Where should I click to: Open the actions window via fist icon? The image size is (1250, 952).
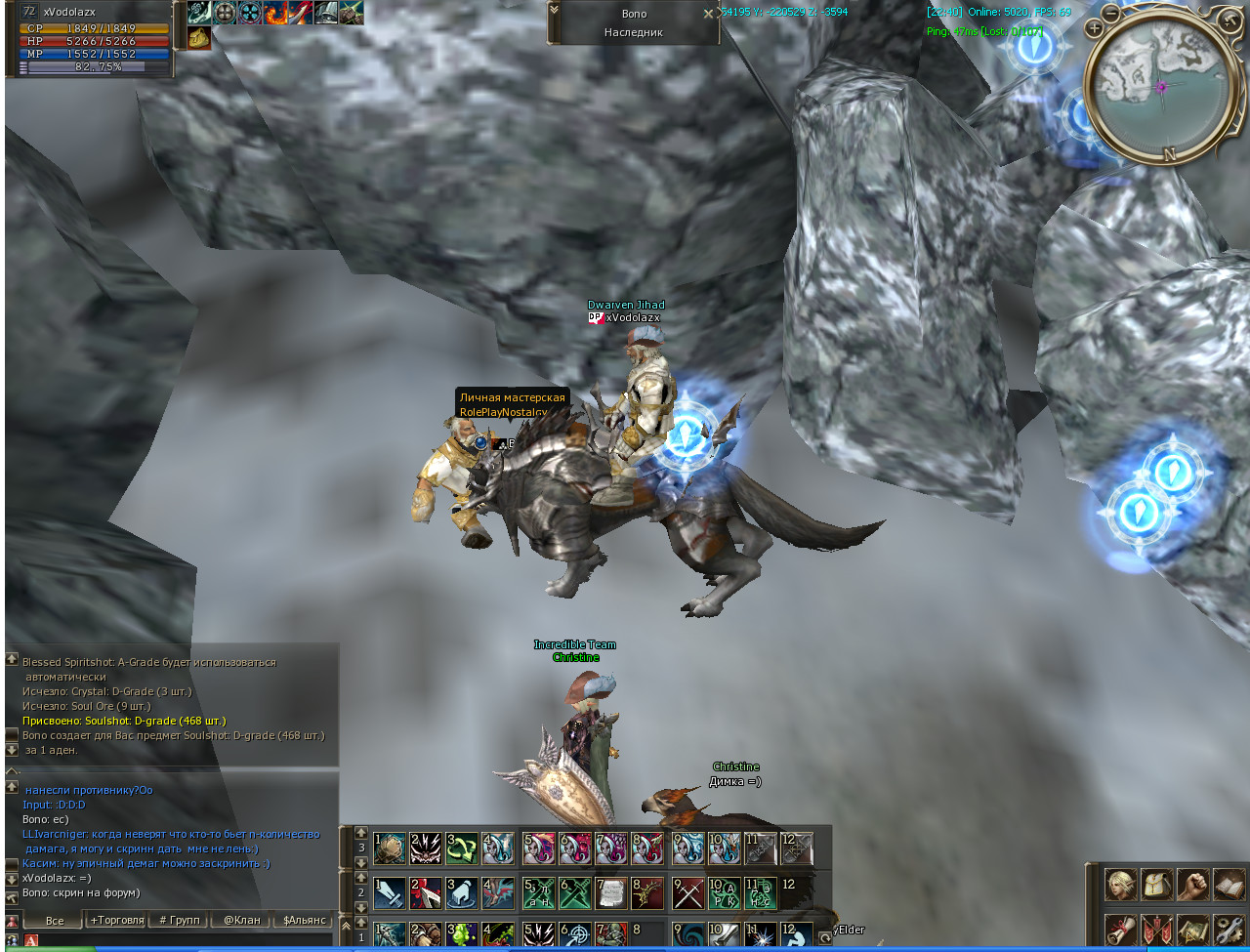(1192, 885)
